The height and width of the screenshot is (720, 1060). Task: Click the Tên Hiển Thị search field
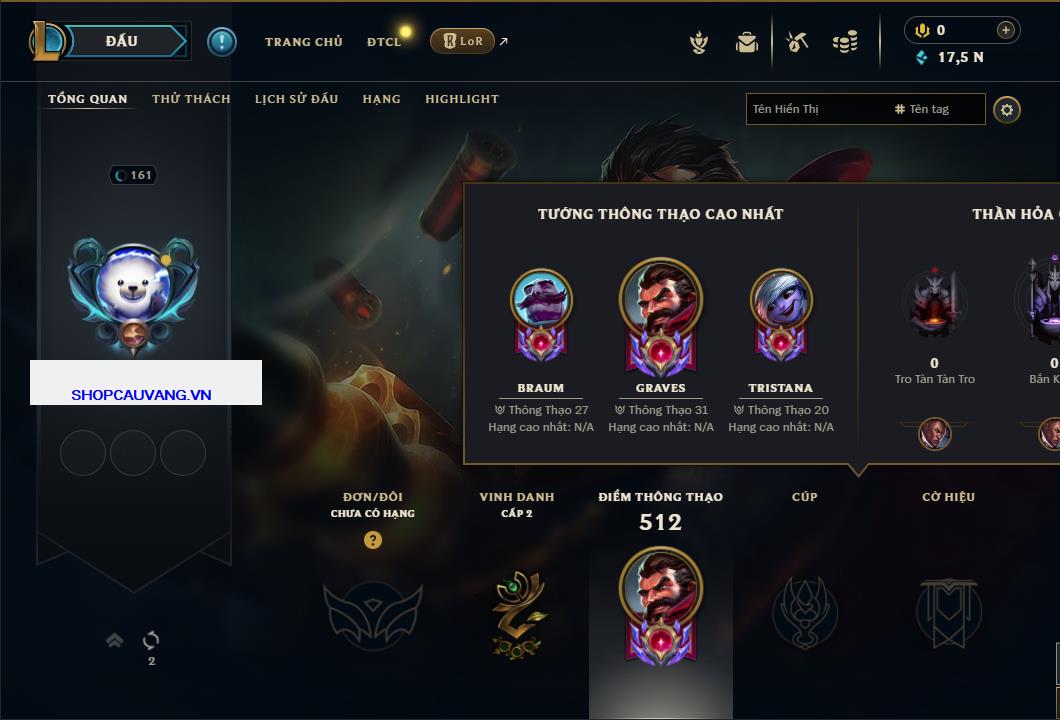point(815,109)
